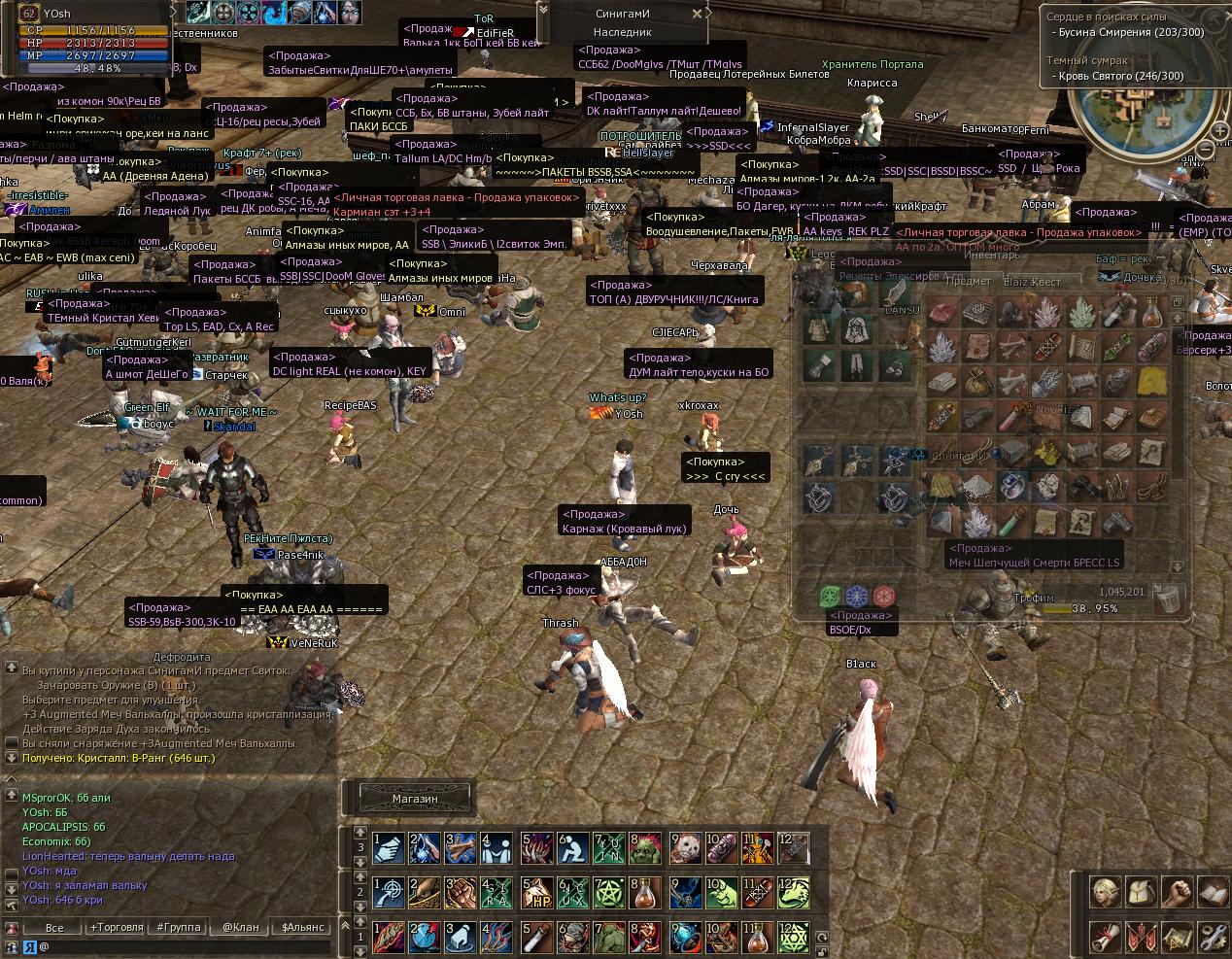Switch to the @Клан chat tab
This screenshot has width=1232, height=959.
[x=241, y=927]
